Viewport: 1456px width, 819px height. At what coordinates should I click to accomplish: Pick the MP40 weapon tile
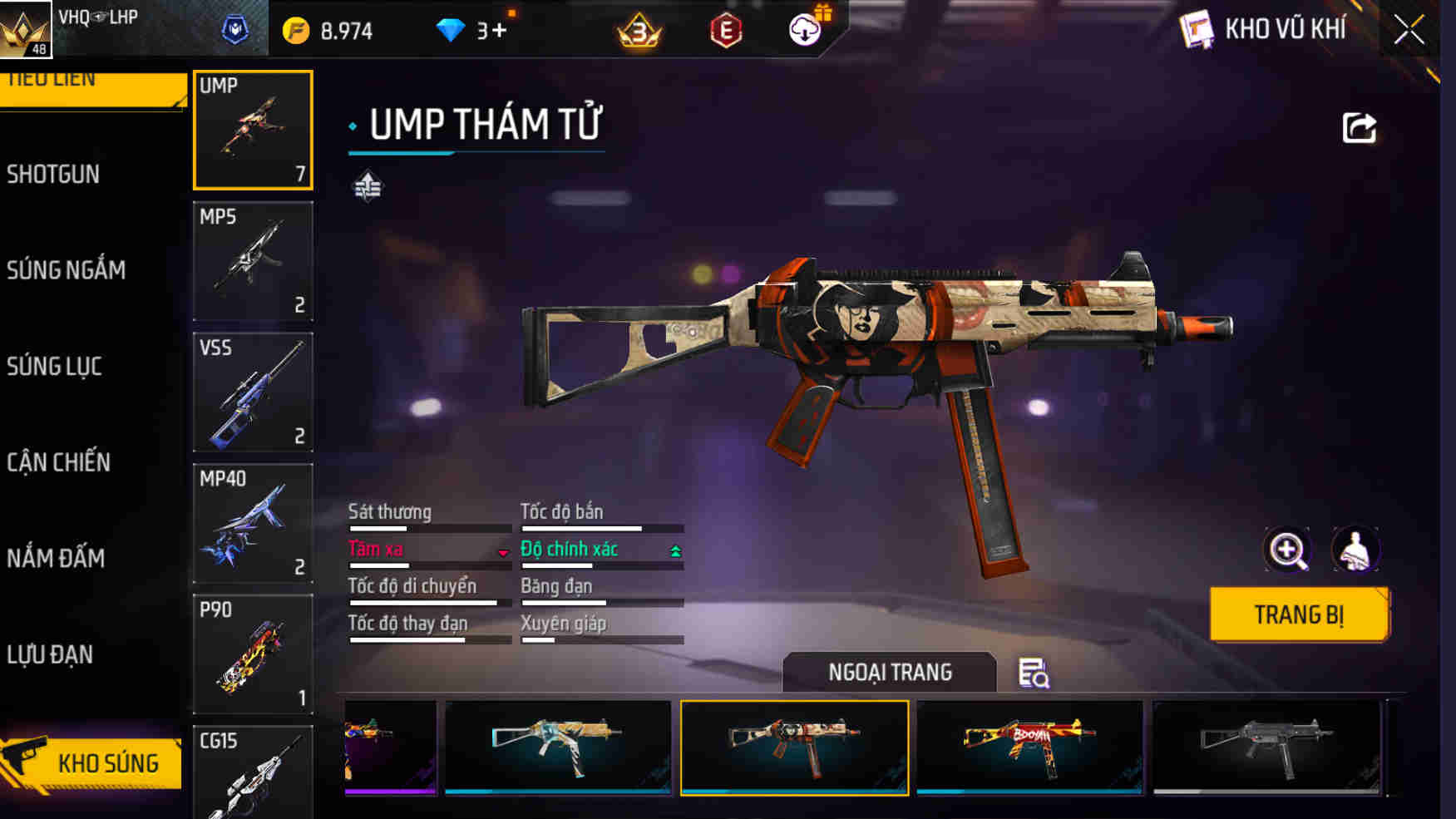click(x=253, y=523)
